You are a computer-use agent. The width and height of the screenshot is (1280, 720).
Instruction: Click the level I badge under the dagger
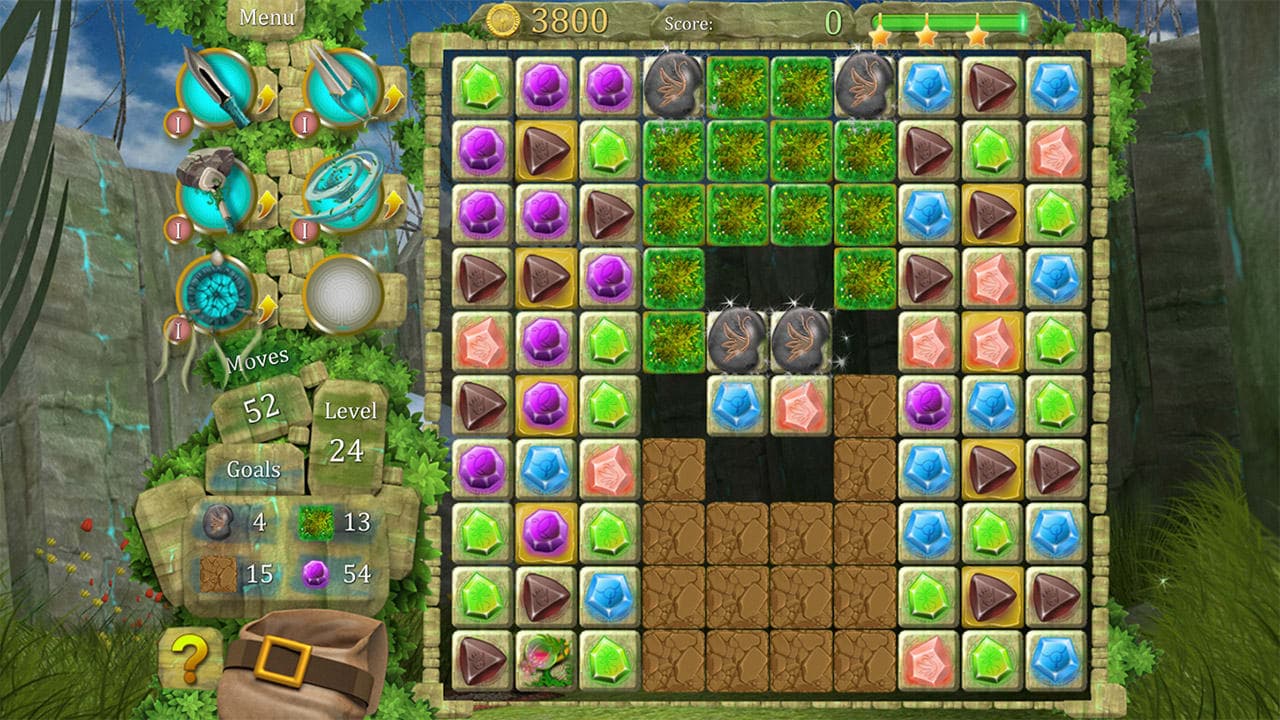(177, 125)
